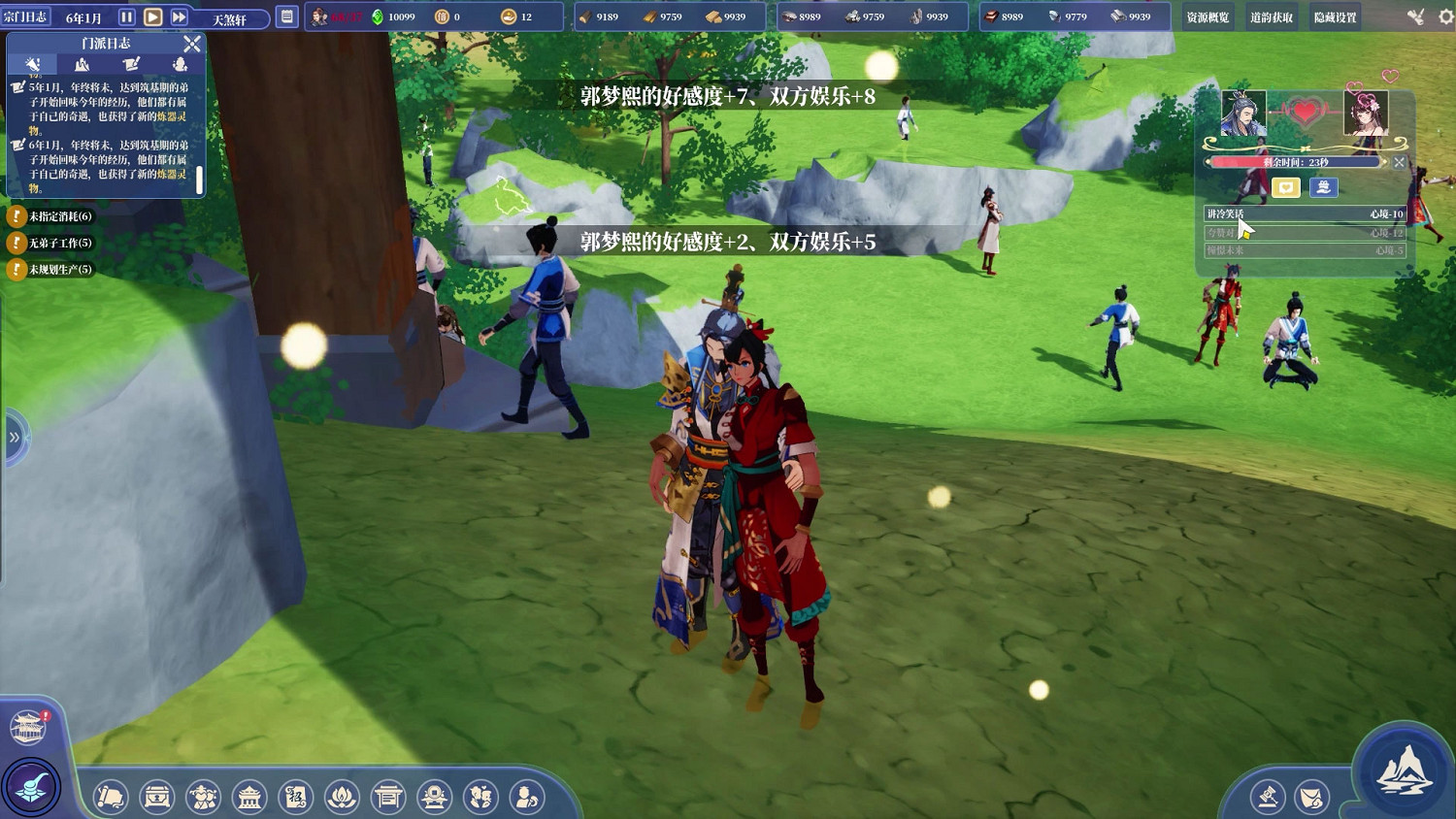The image size is (1456, 819).
Task: Open the sect mirror ranking icon
Action: 434,797
